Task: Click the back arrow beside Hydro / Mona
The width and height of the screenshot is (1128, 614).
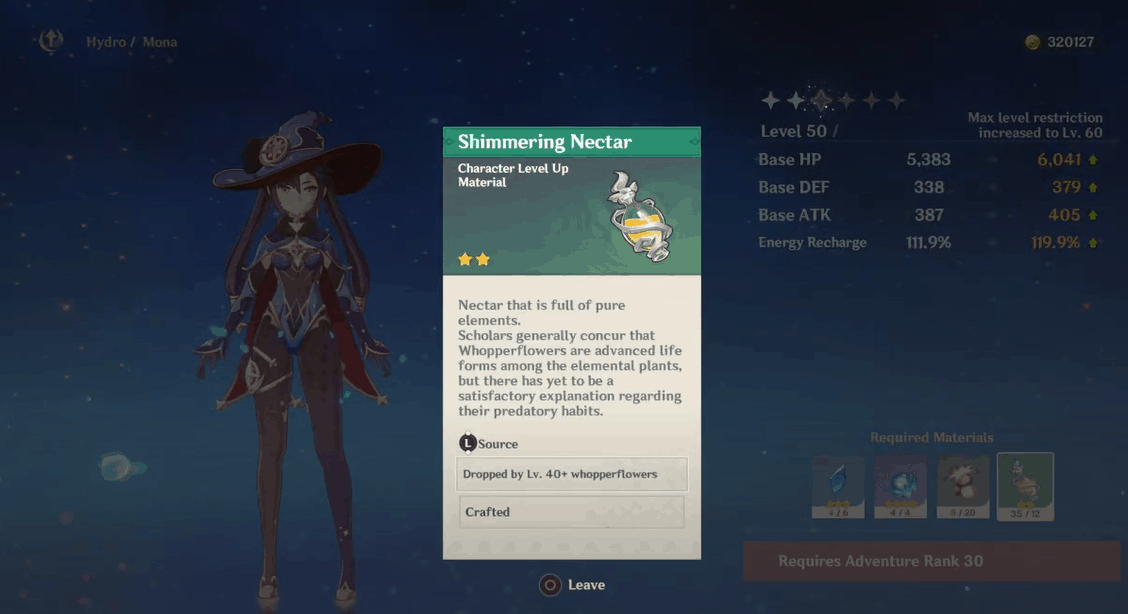Action: tap(50, 41)
